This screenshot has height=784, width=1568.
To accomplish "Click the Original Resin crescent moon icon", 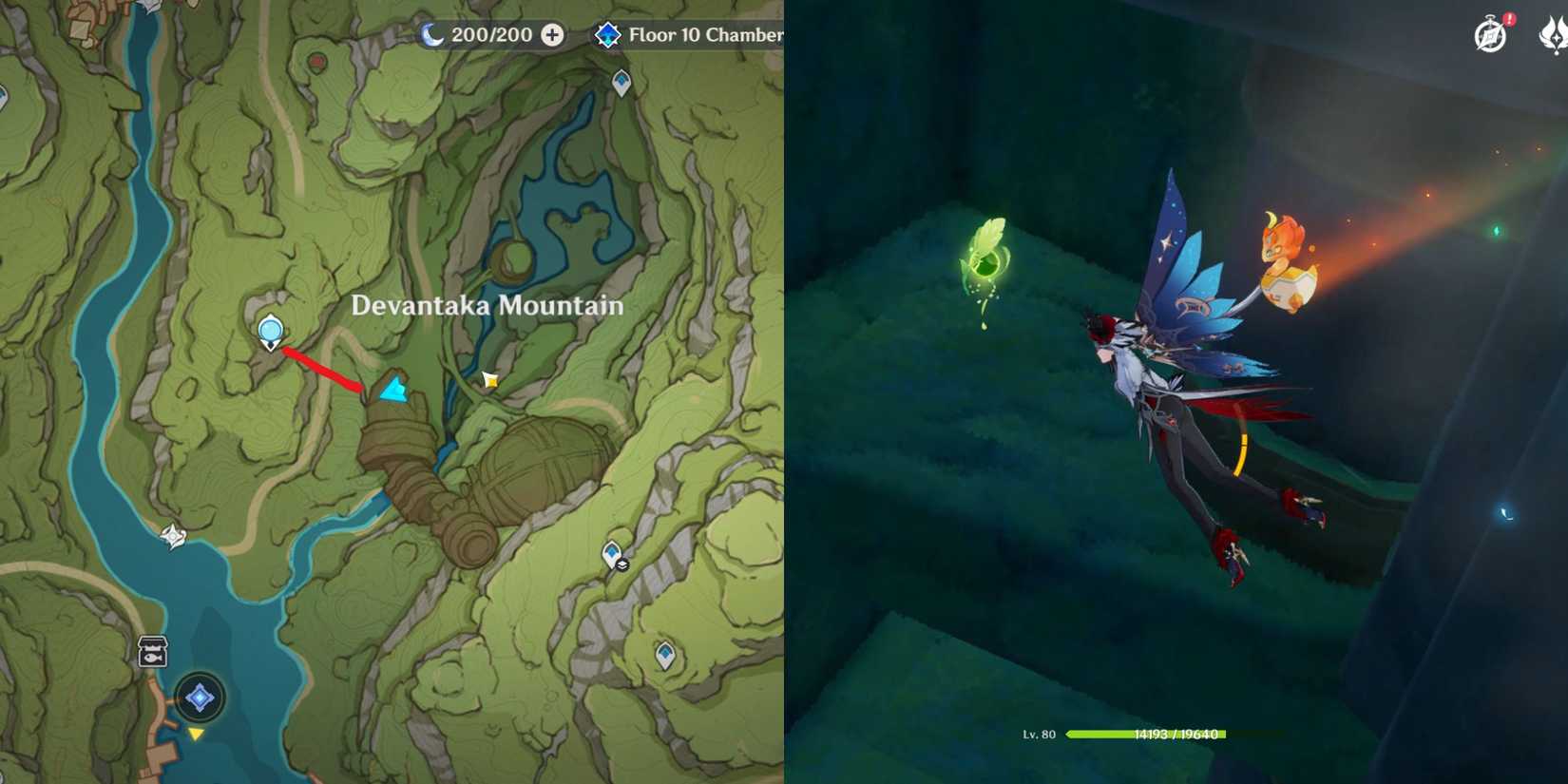I will click(432, 35).
